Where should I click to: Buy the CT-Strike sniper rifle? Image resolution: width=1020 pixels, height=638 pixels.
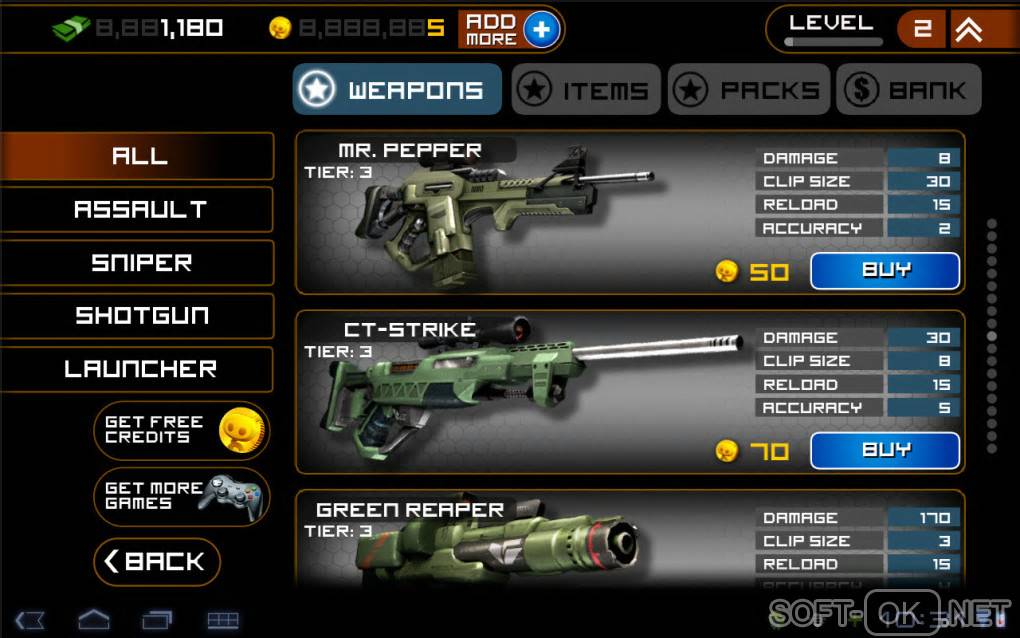tap(884, 451)
